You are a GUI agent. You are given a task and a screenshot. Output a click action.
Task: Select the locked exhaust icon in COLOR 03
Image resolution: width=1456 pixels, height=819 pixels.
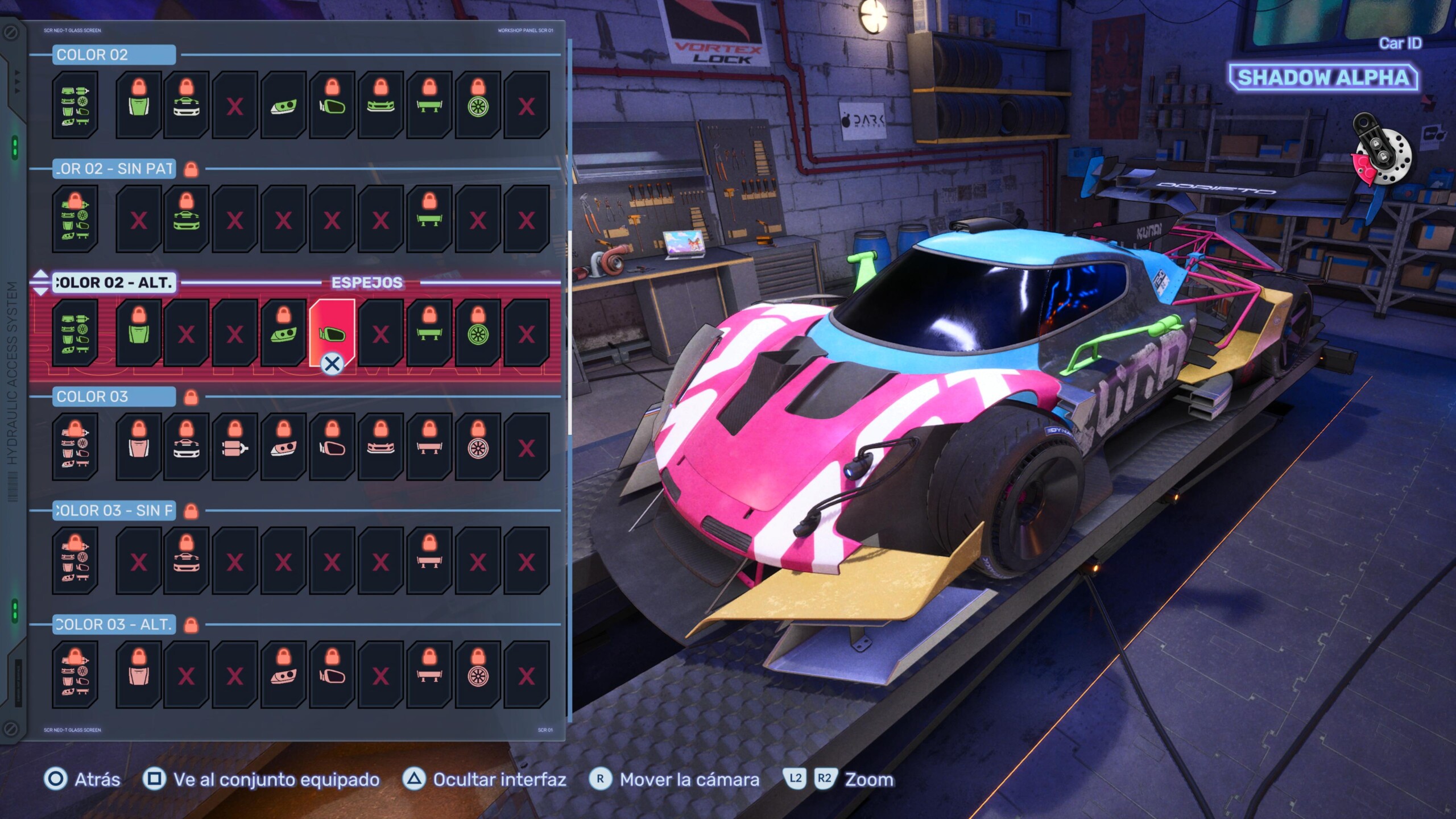pyautogui.click(x=235, y=447)
